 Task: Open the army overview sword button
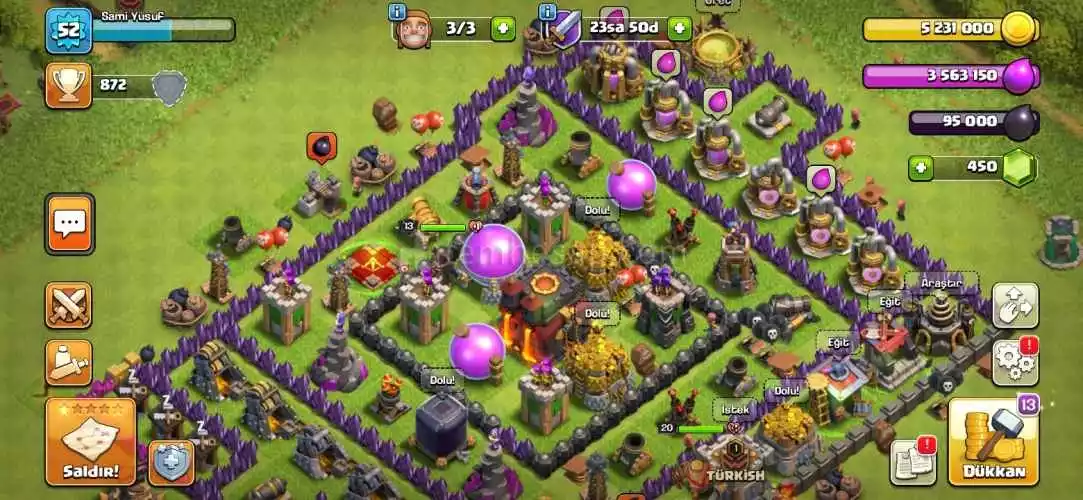[69, 362]
